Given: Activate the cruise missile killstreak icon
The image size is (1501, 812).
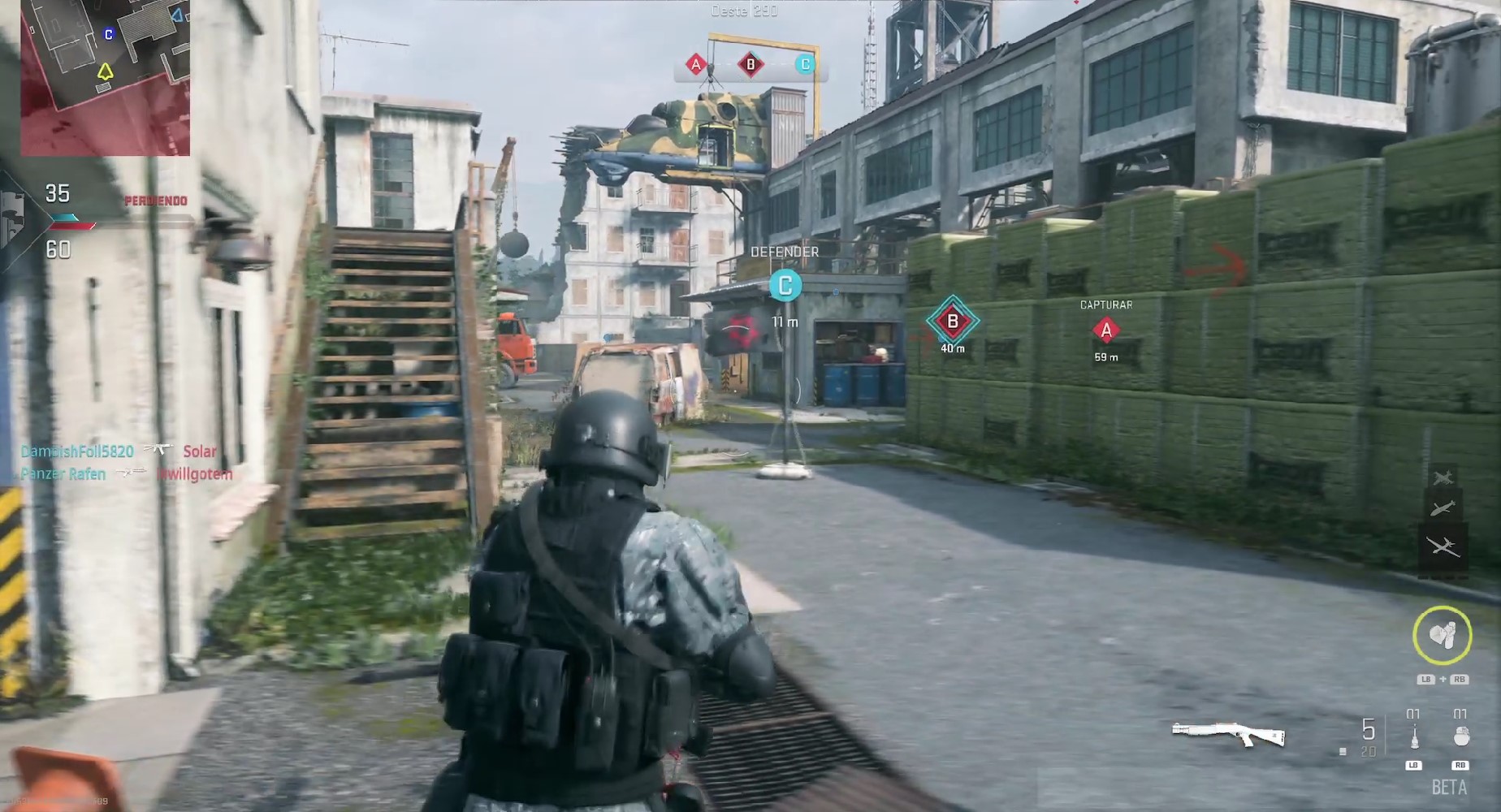Looking at the screenshot, I should pyautogui.click(x=1443, y=508).
